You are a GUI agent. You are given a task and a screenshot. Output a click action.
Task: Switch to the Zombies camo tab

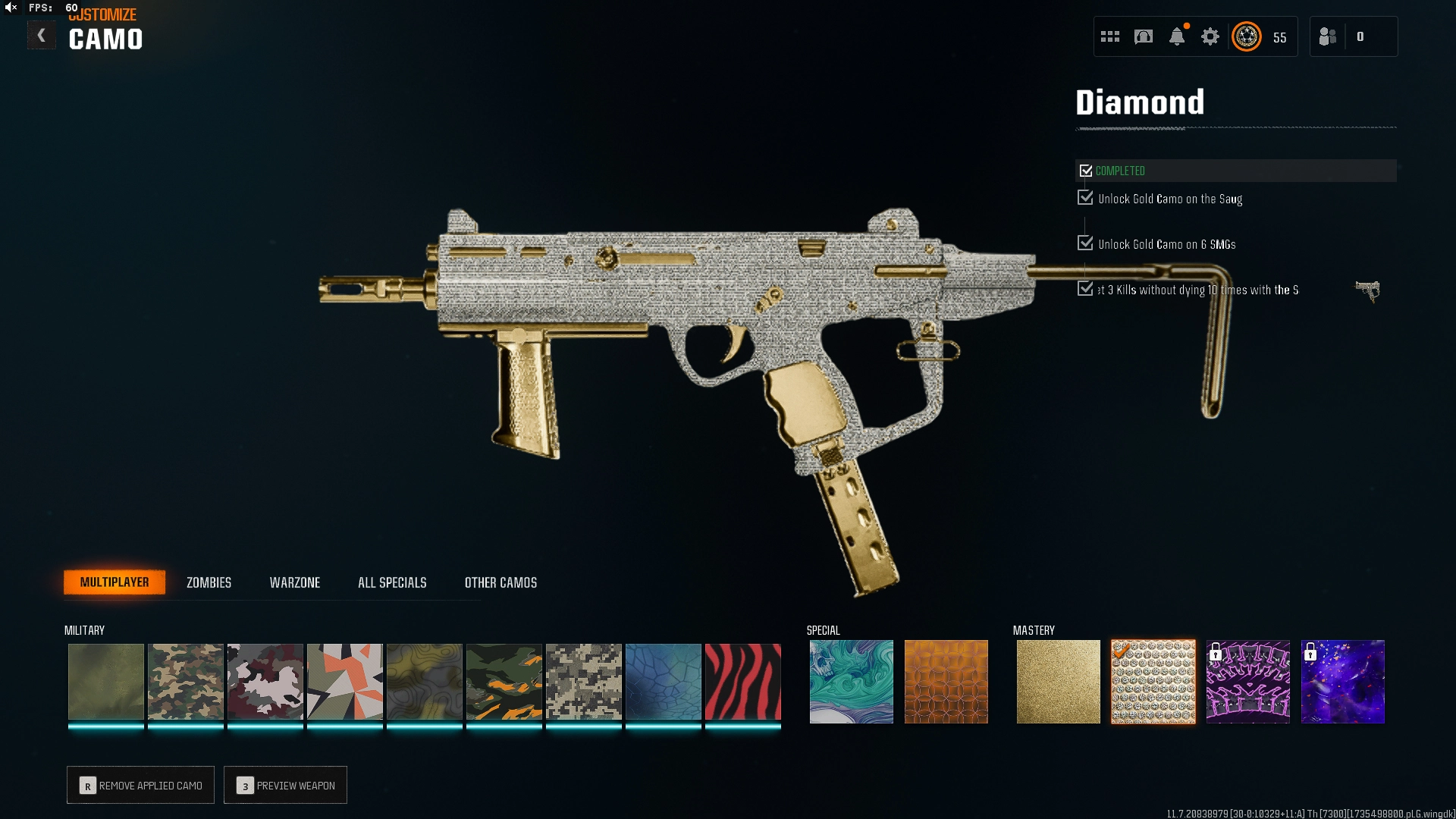click(209, 582)
